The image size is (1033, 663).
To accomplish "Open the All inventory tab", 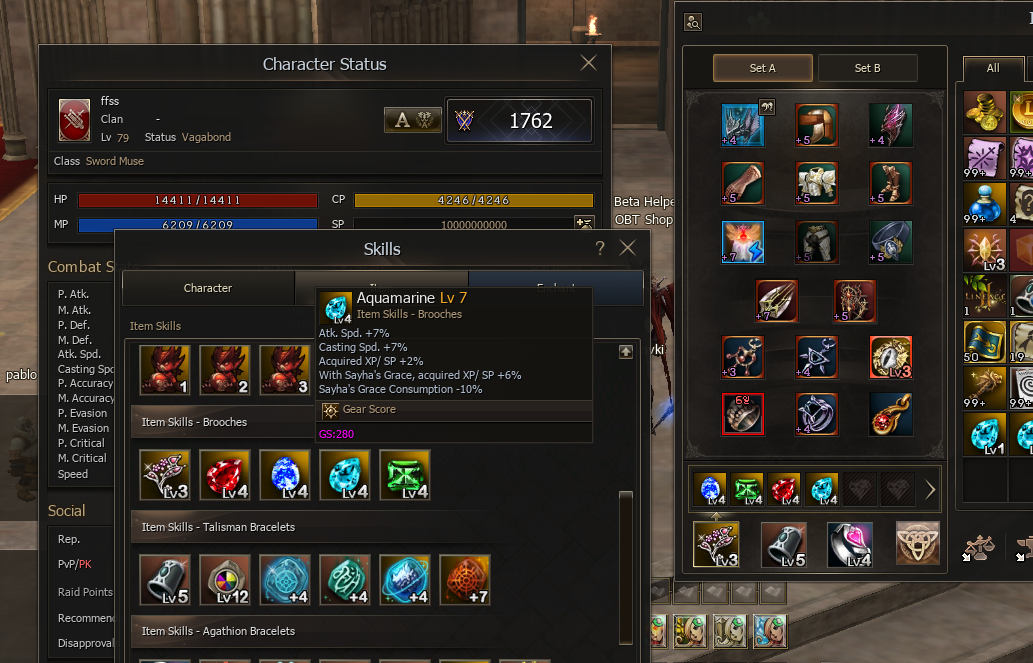I will [992, 68].
